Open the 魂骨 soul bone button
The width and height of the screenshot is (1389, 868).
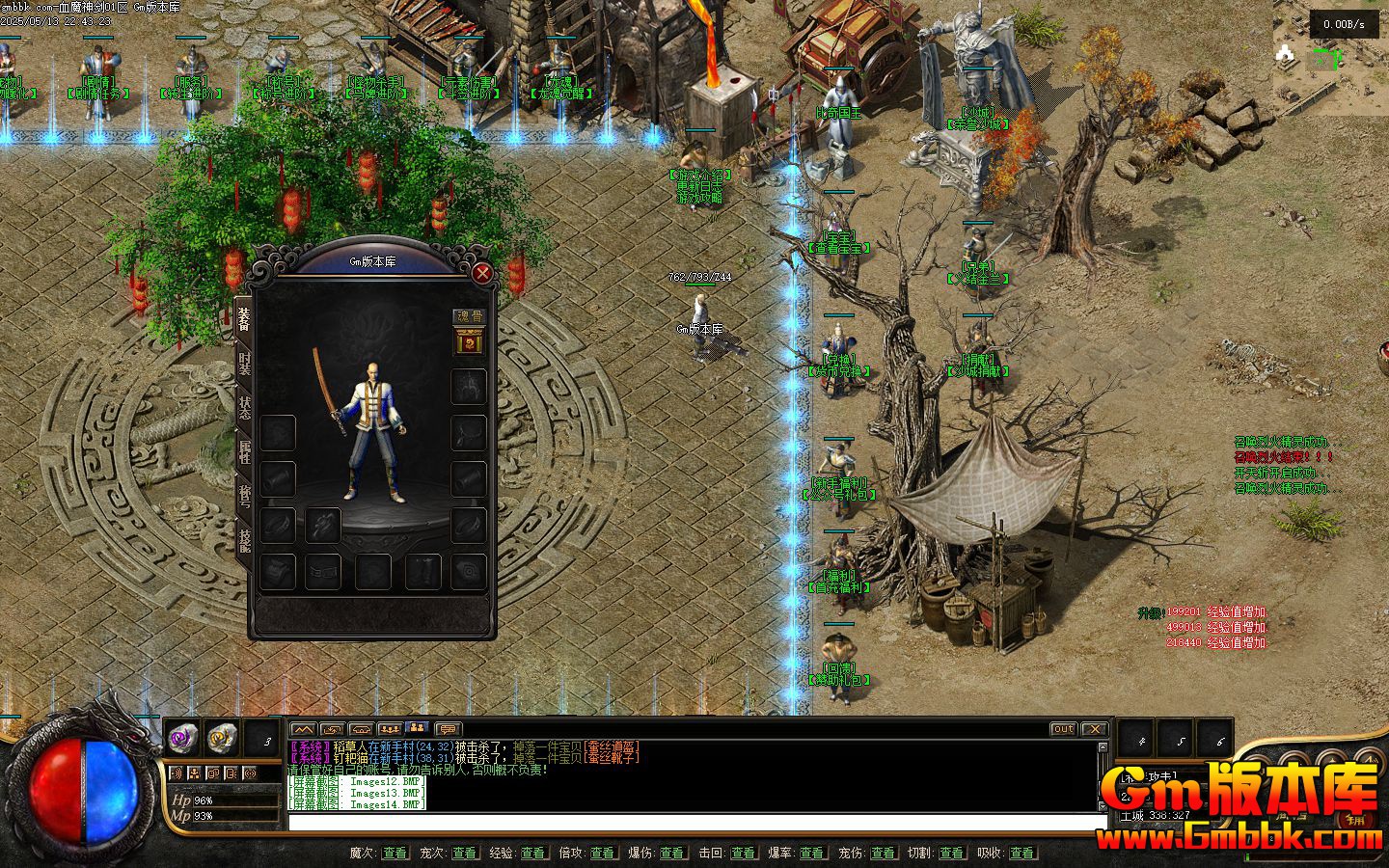pos(470,315)
